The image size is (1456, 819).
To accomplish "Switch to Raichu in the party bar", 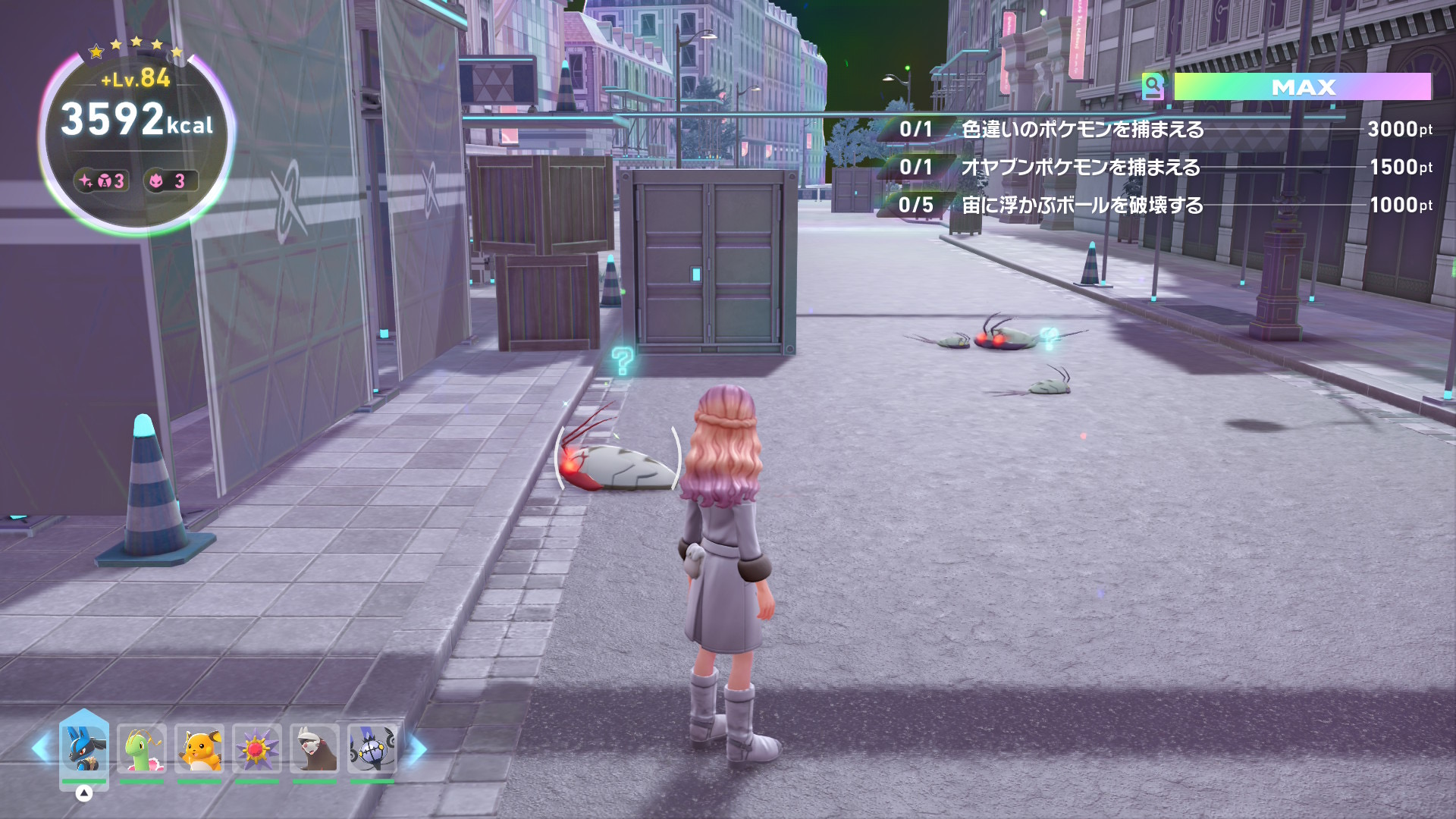I will pyautogui.click(x=199, y=748).
